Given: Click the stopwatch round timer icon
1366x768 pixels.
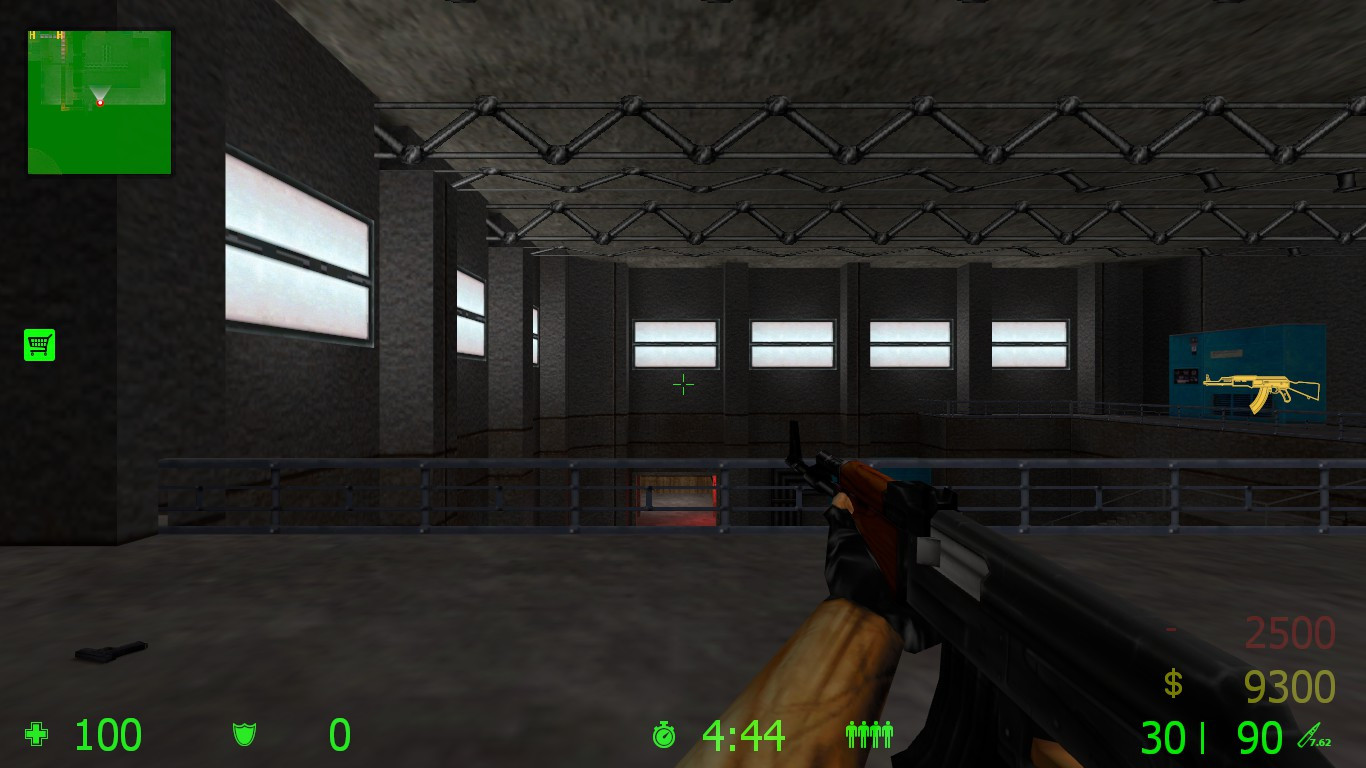Looking at the screenshot, I should point(663,735).
